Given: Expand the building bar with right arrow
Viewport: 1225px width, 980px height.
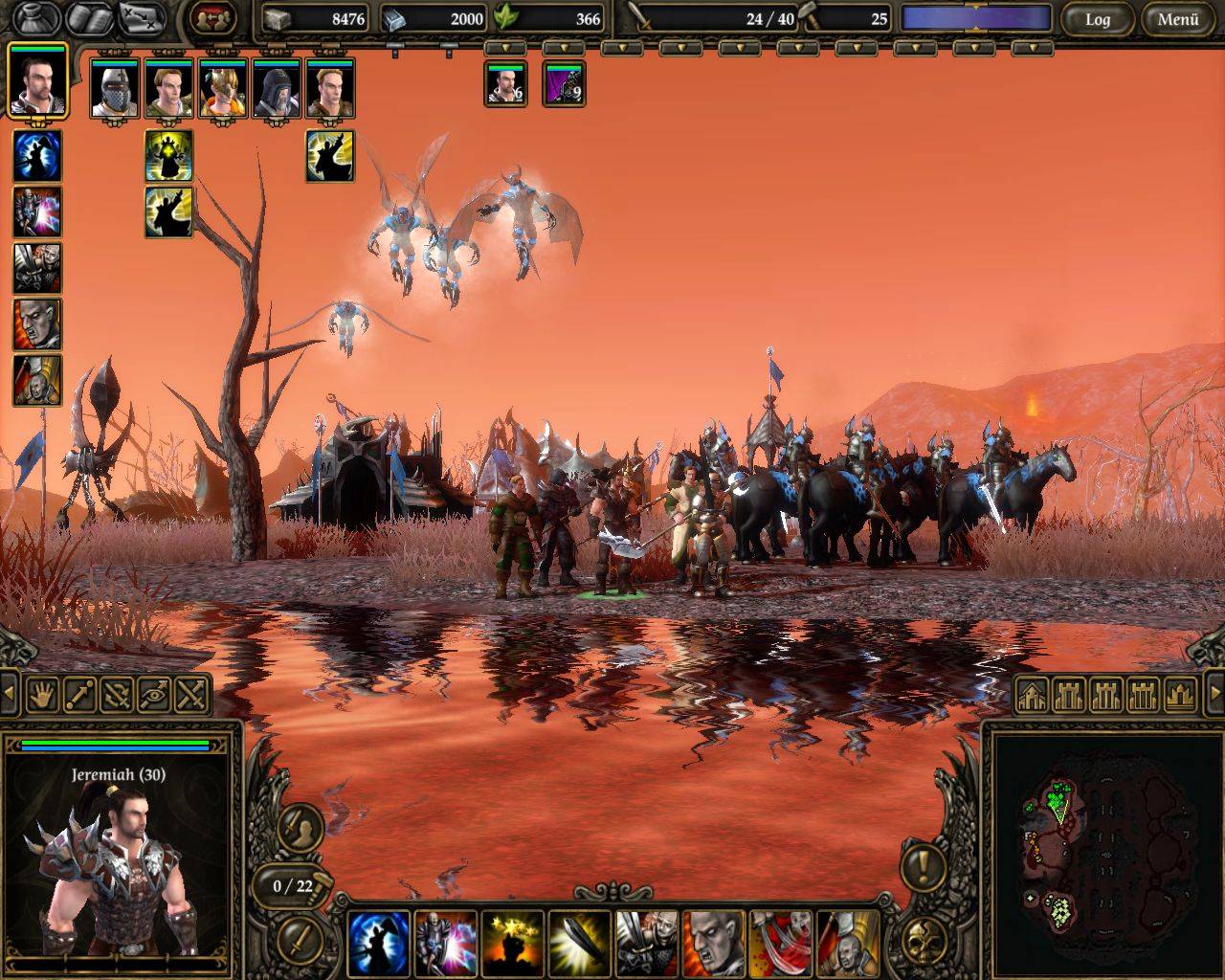Looking at the screenshot, I should point(1214,694).
